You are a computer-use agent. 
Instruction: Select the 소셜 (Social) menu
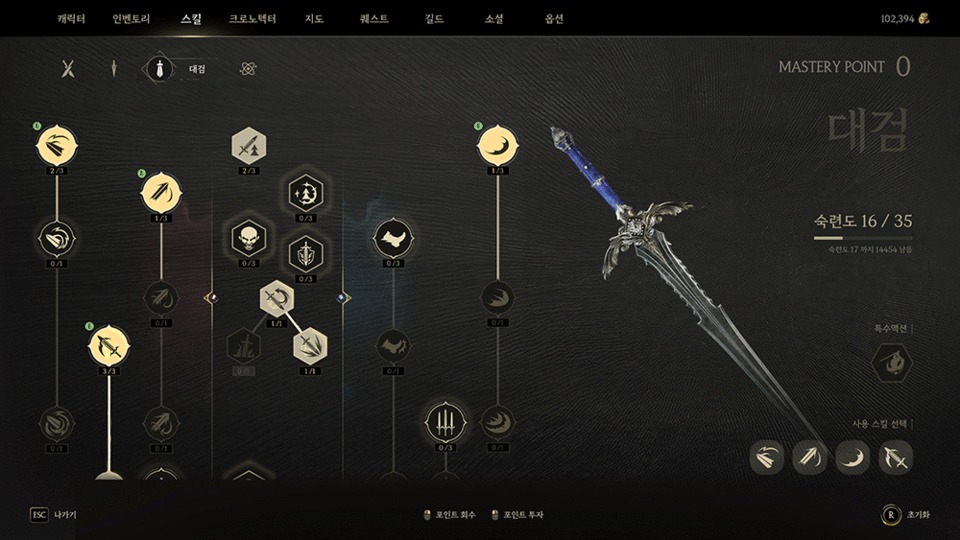[494, 18]
